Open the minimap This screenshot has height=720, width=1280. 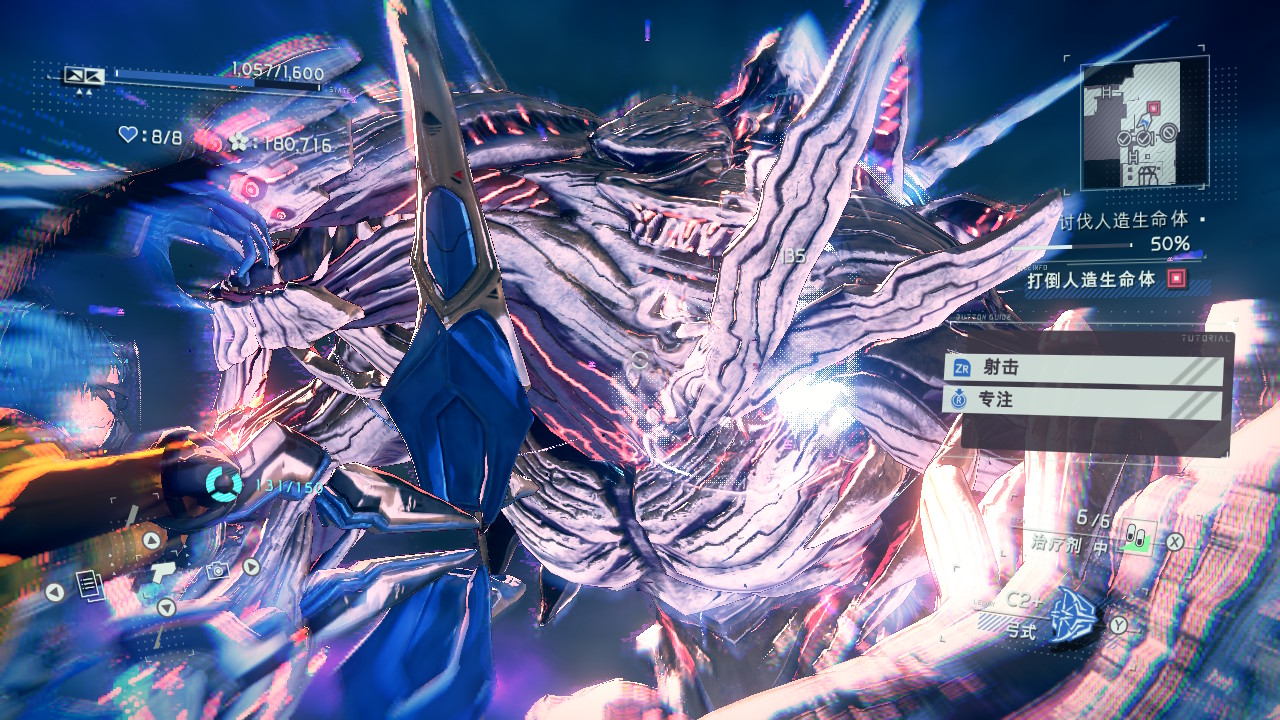[x=1144, y=122]
